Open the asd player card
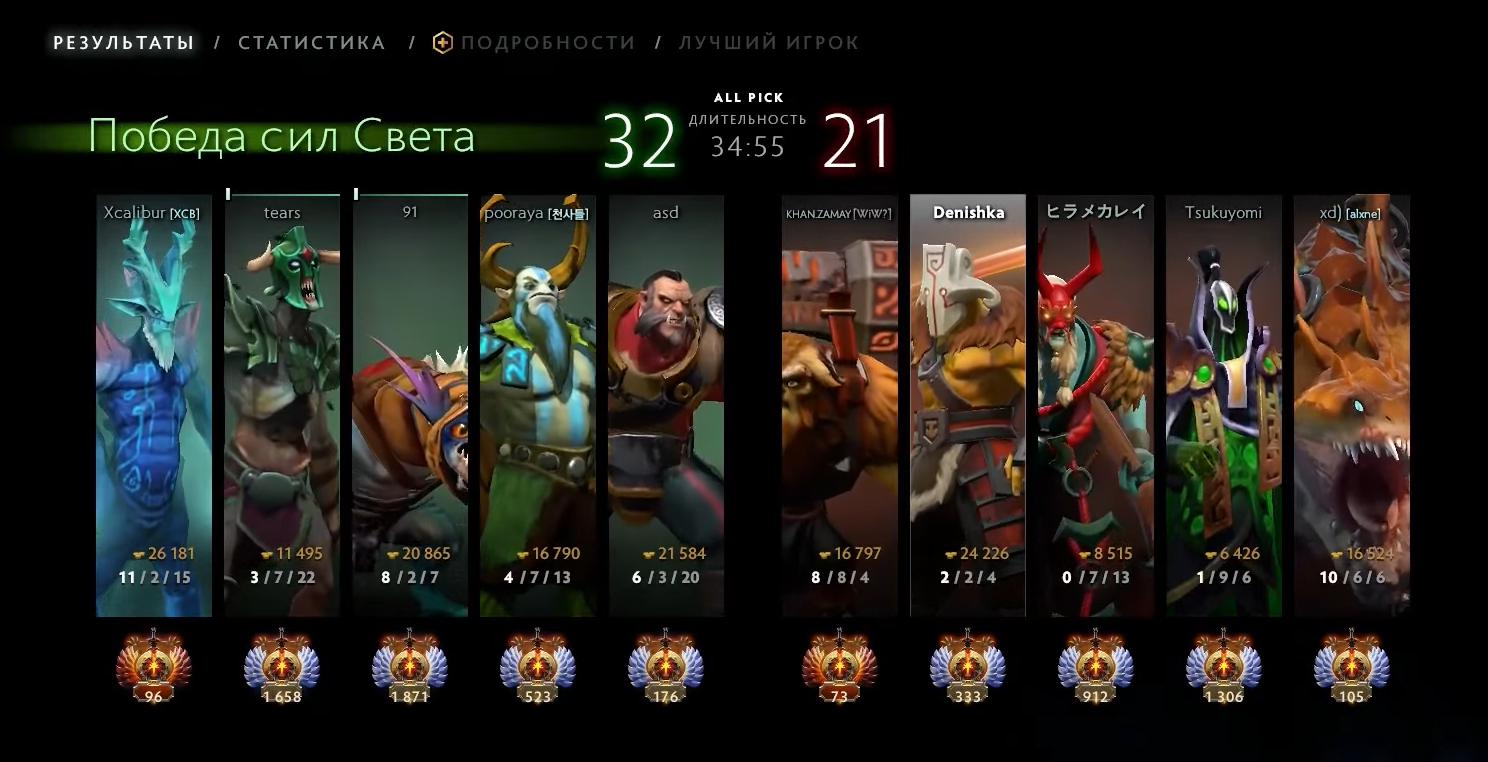The height and width of the screenshot is (762, 1488). 666,405
